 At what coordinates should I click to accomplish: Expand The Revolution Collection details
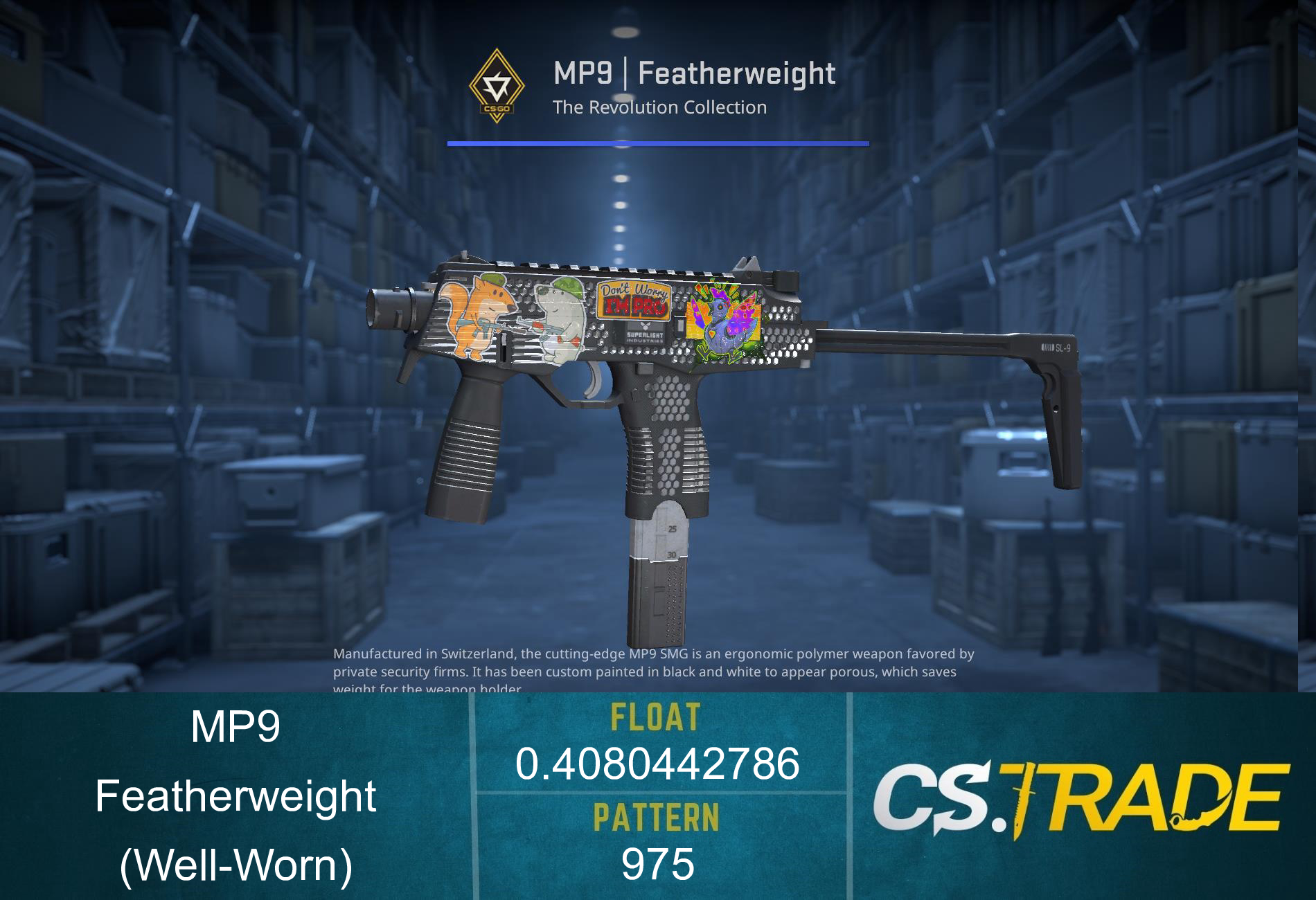pyautogui.click(x=660, y=107)
